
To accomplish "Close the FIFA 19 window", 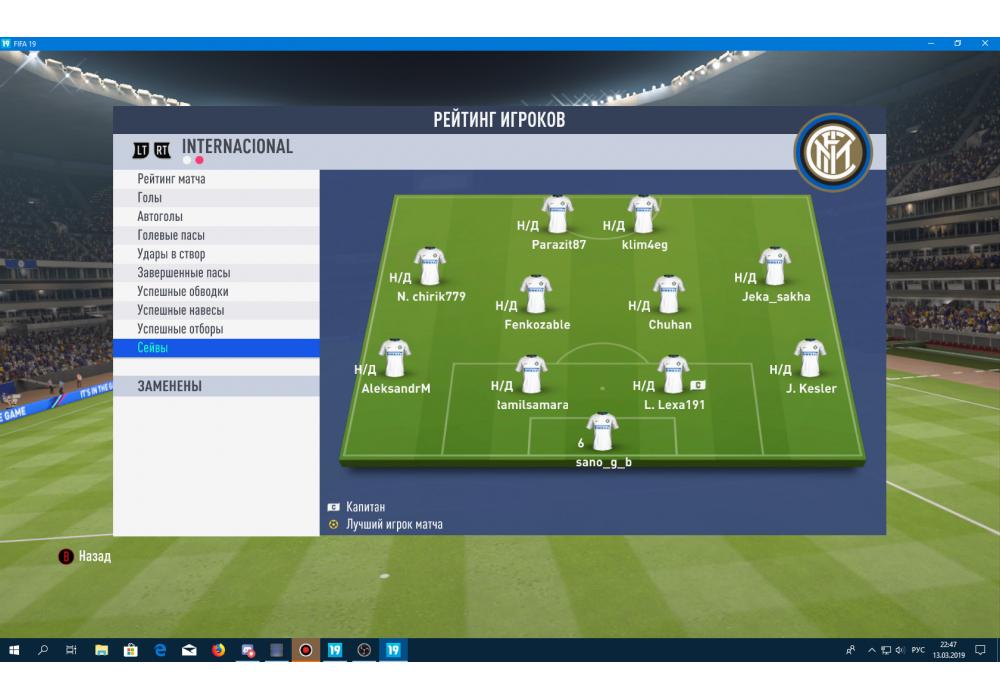I will click(x=984, y=43).
